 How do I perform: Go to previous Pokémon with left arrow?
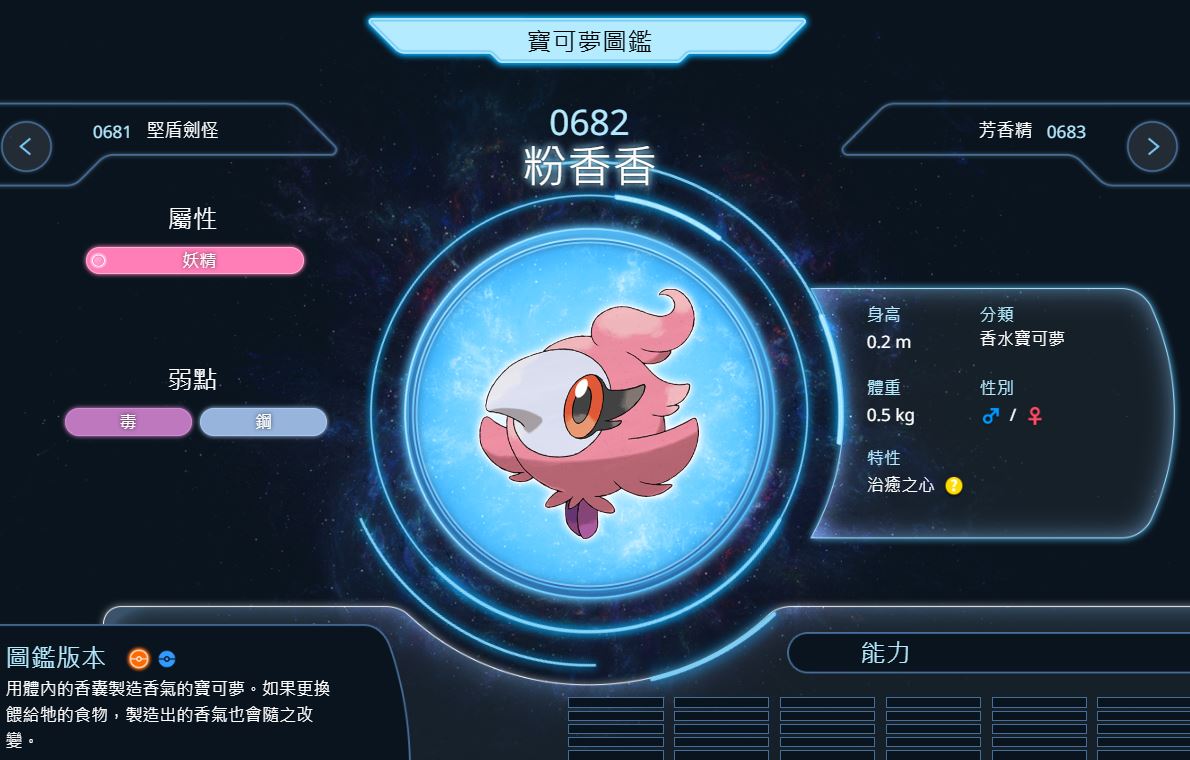point(26,147)
